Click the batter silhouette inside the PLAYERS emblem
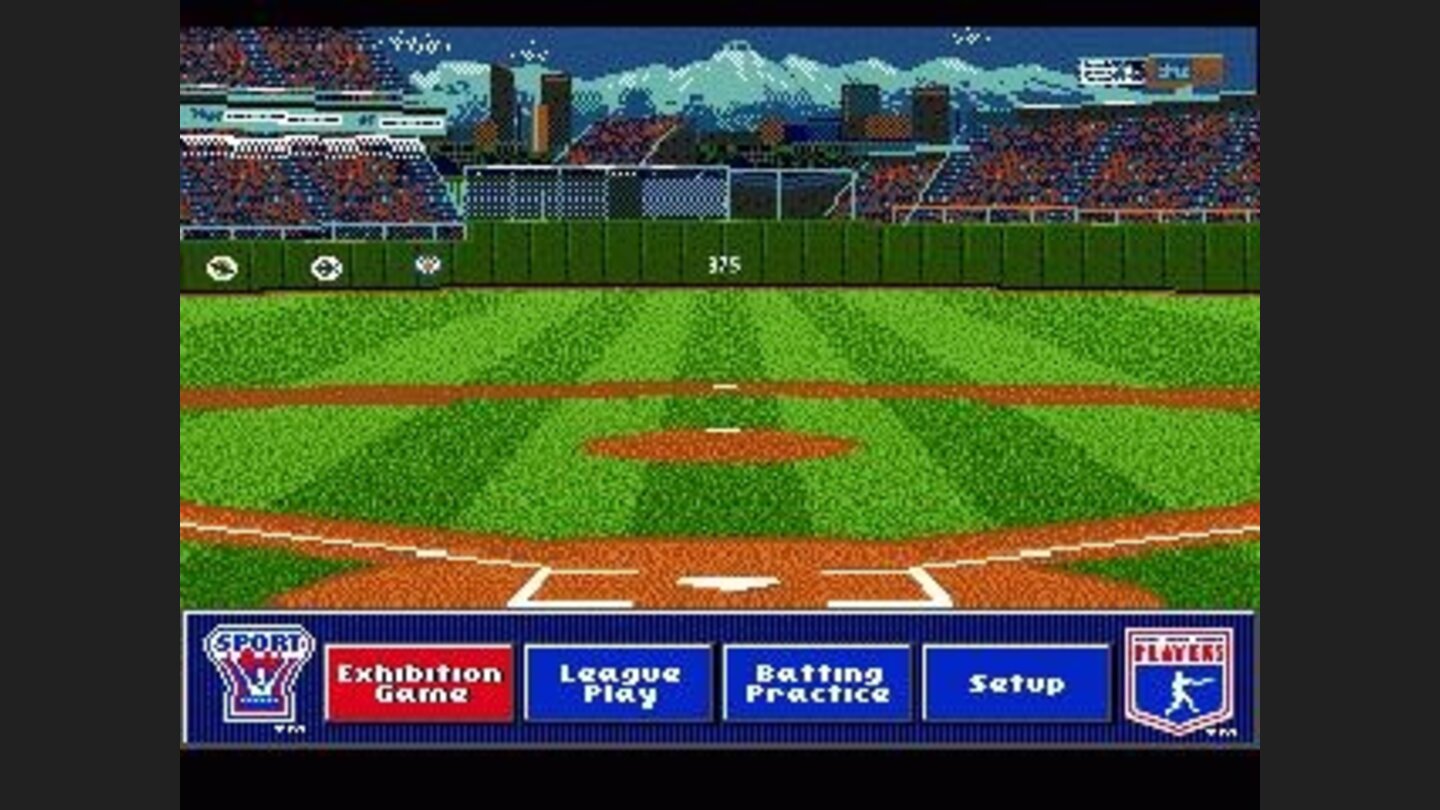This screenshot has height=810, width=1440. pyautogui.click(x=1180, y=695)
